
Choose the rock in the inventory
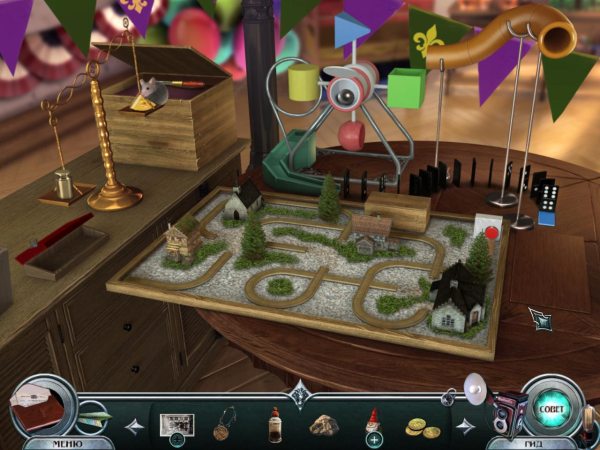323,425
